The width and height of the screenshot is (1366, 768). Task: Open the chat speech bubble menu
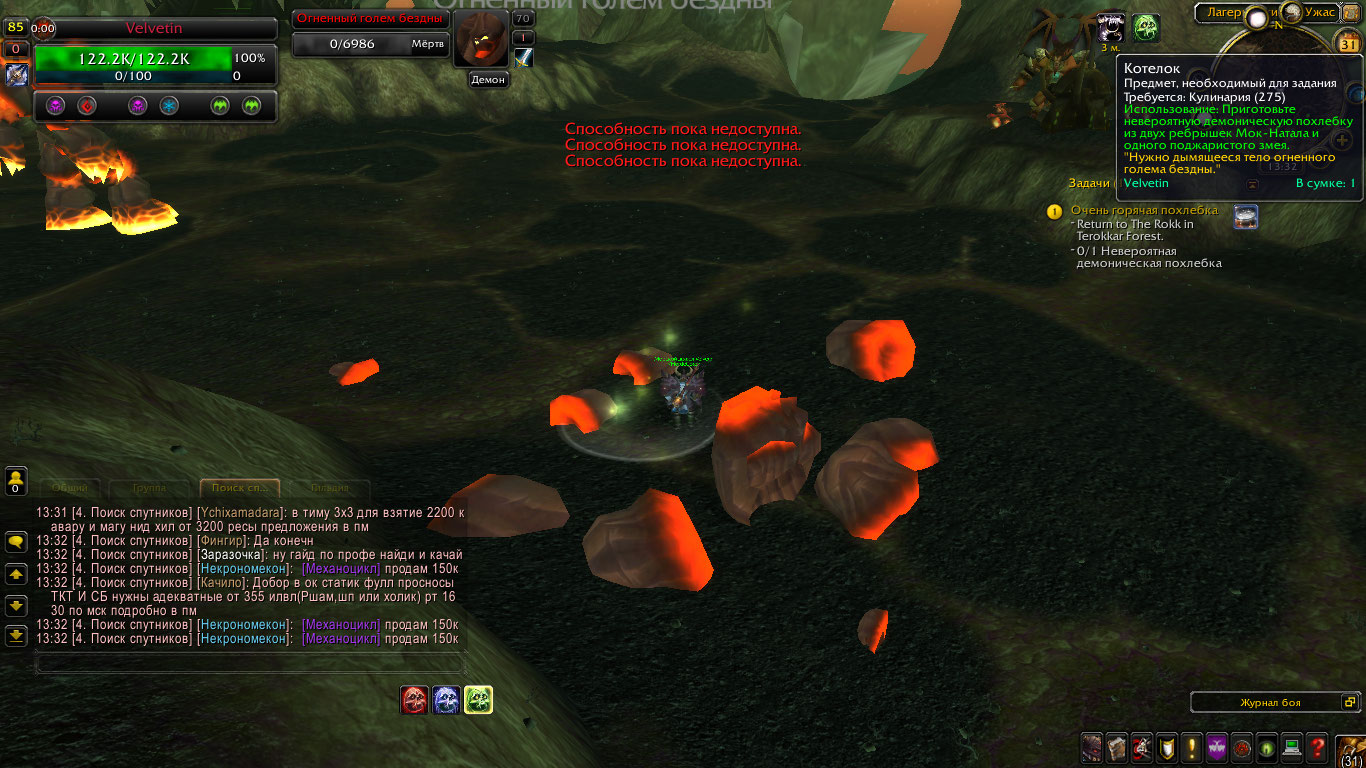pyautogui.click(x=16, y=542)
